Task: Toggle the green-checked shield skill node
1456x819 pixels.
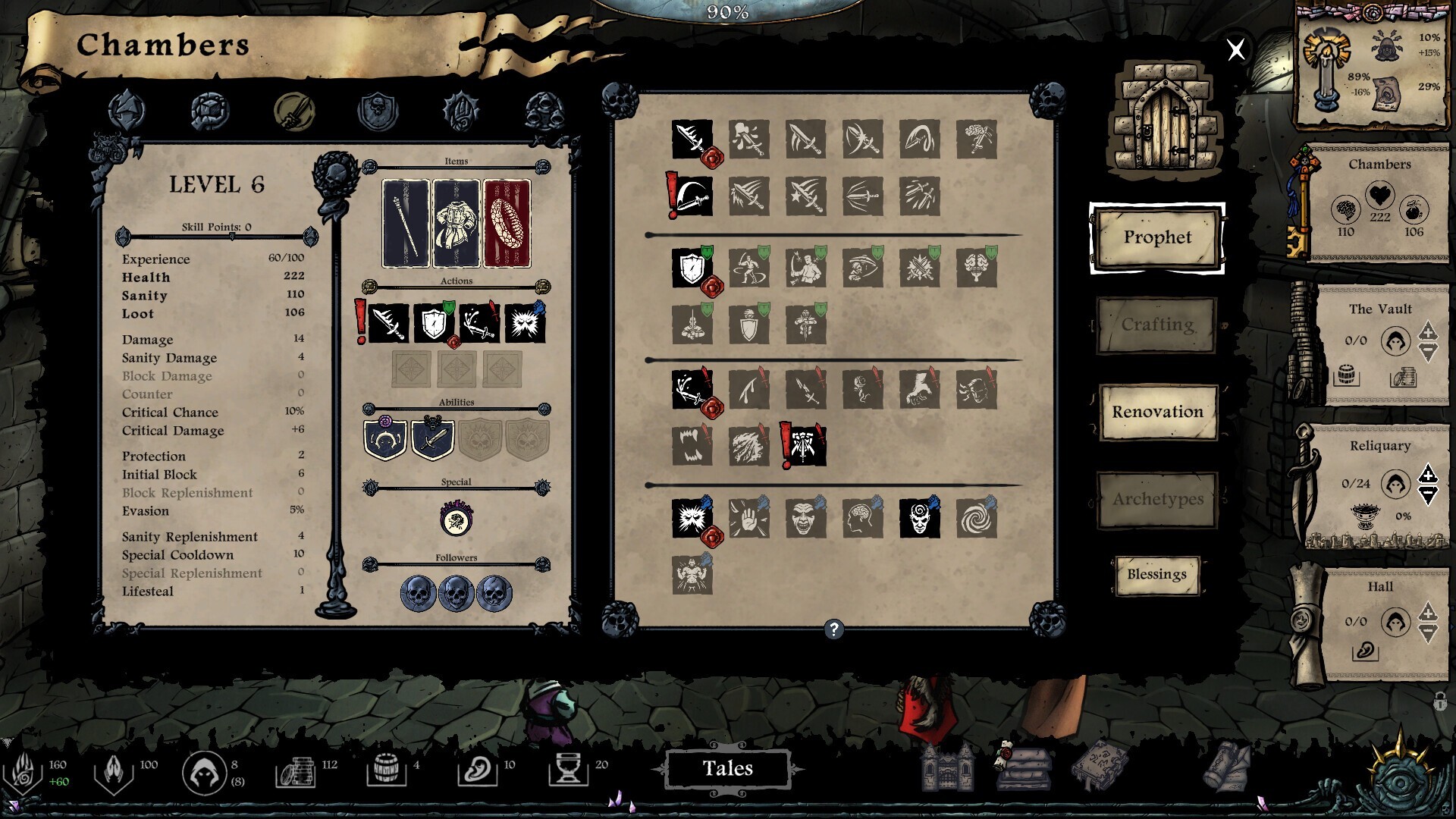Action: [x=692, y=267]
